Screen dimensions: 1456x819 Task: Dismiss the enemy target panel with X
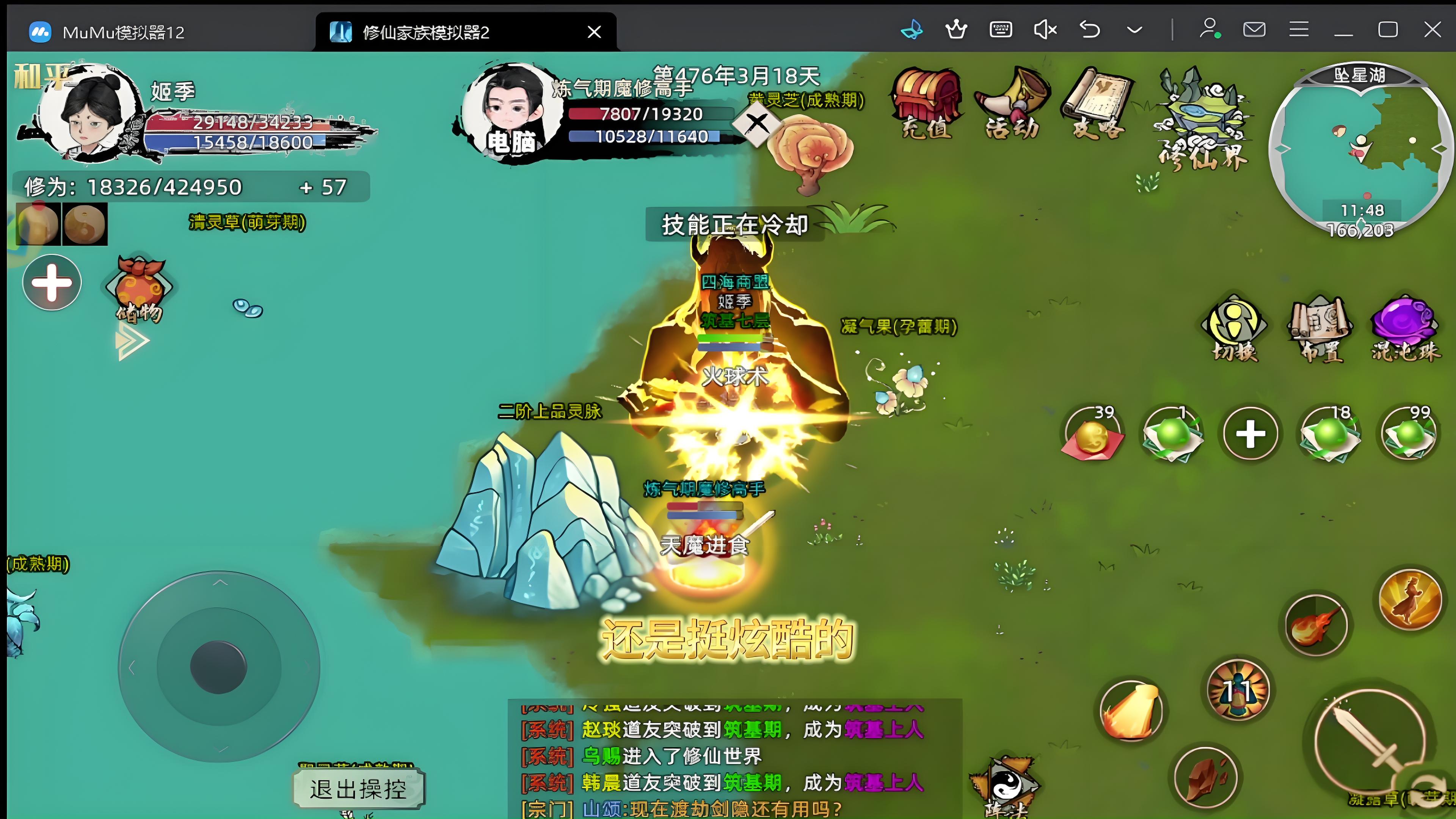[x=757, y=122]
